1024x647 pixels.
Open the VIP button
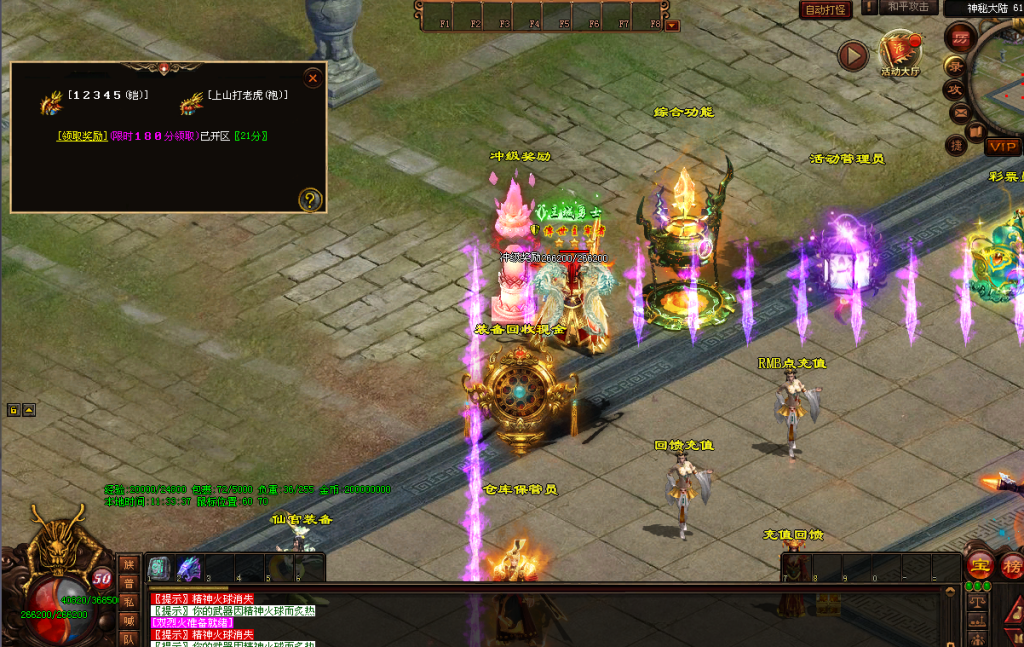point(1003,147)
